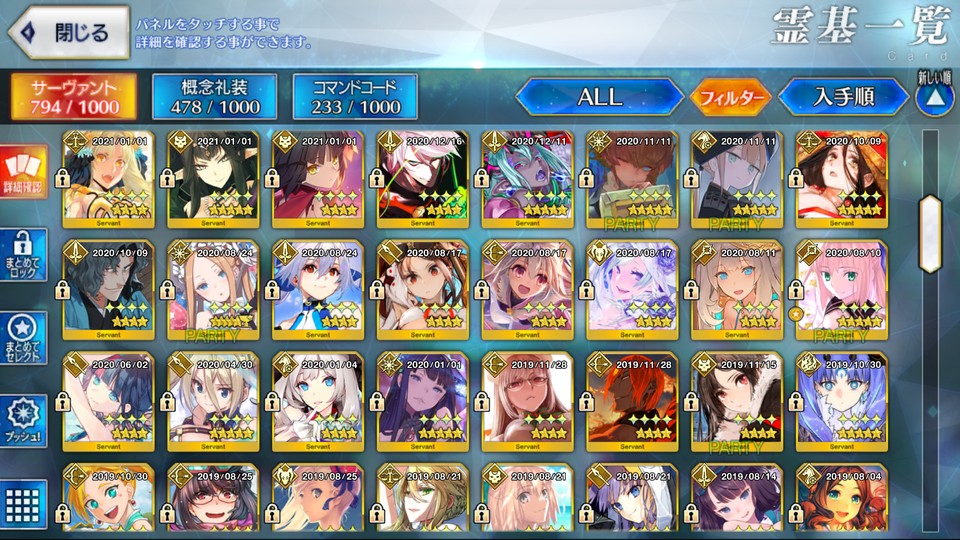
Task: Switch to the サーヴァント tab
Action: point(74,96)
